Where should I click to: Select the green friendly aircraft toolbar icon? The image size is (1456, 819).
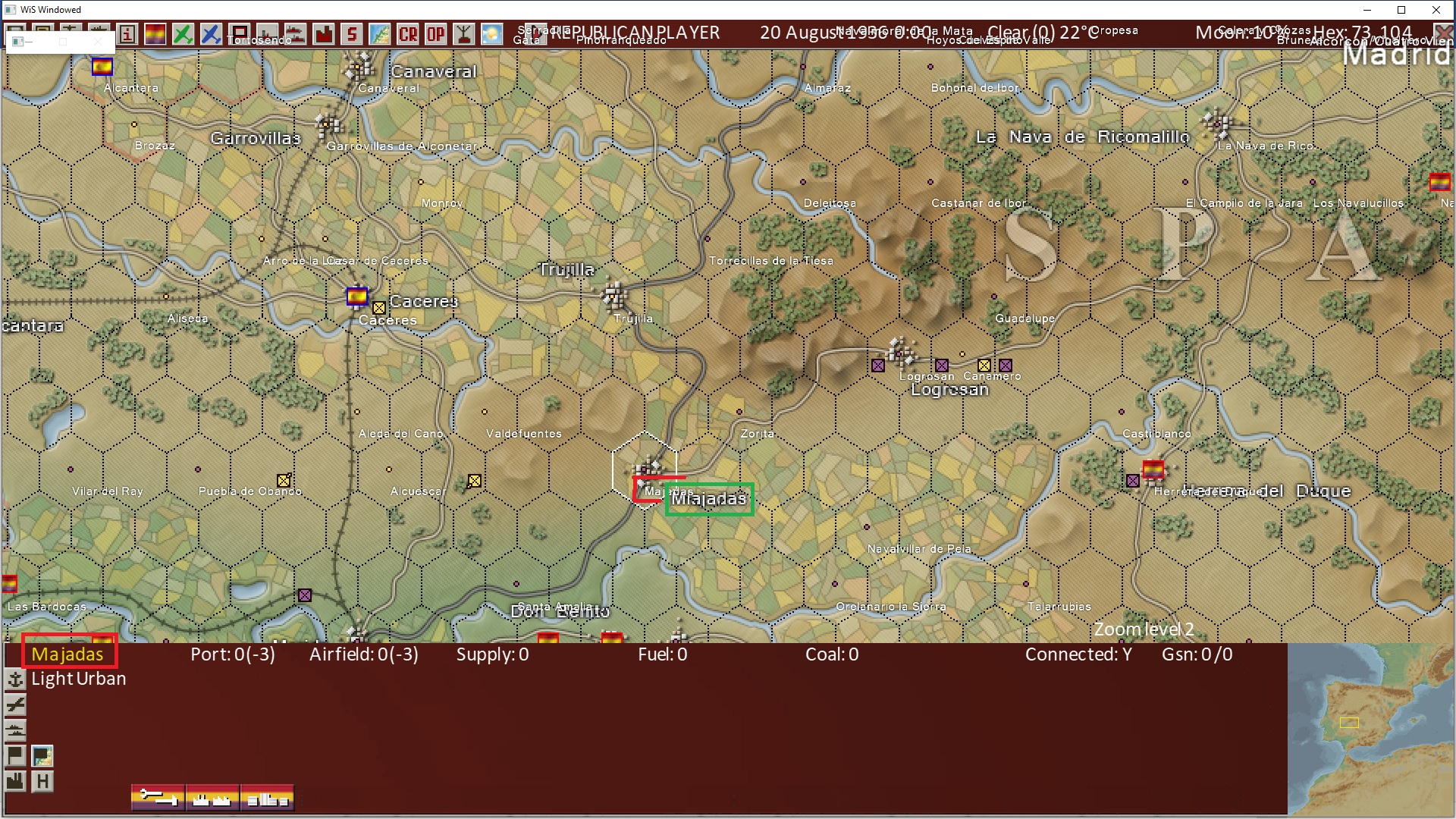tap(183, 34)
